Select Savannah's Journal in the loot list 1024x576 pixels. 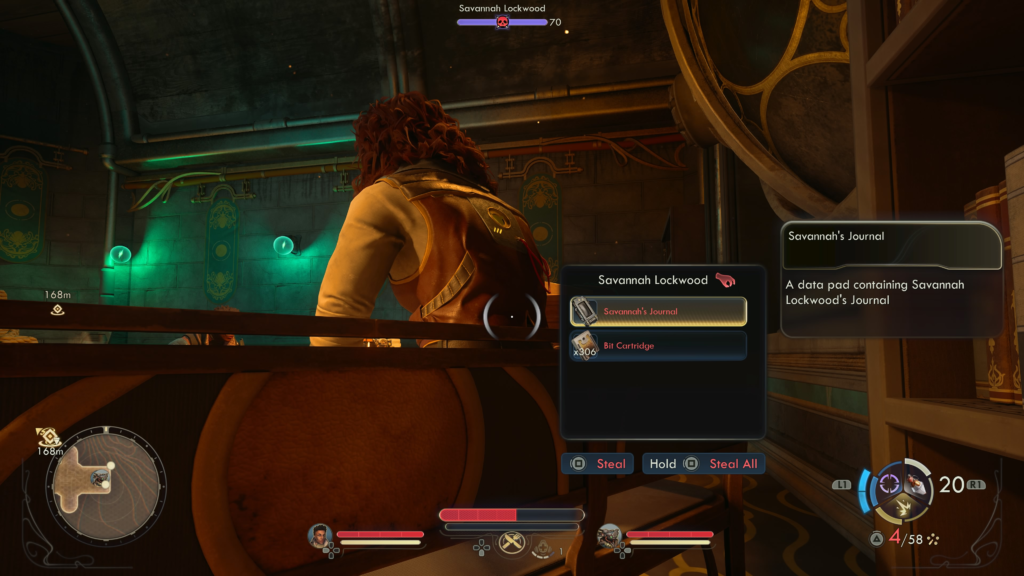click(x=658, y=311)
